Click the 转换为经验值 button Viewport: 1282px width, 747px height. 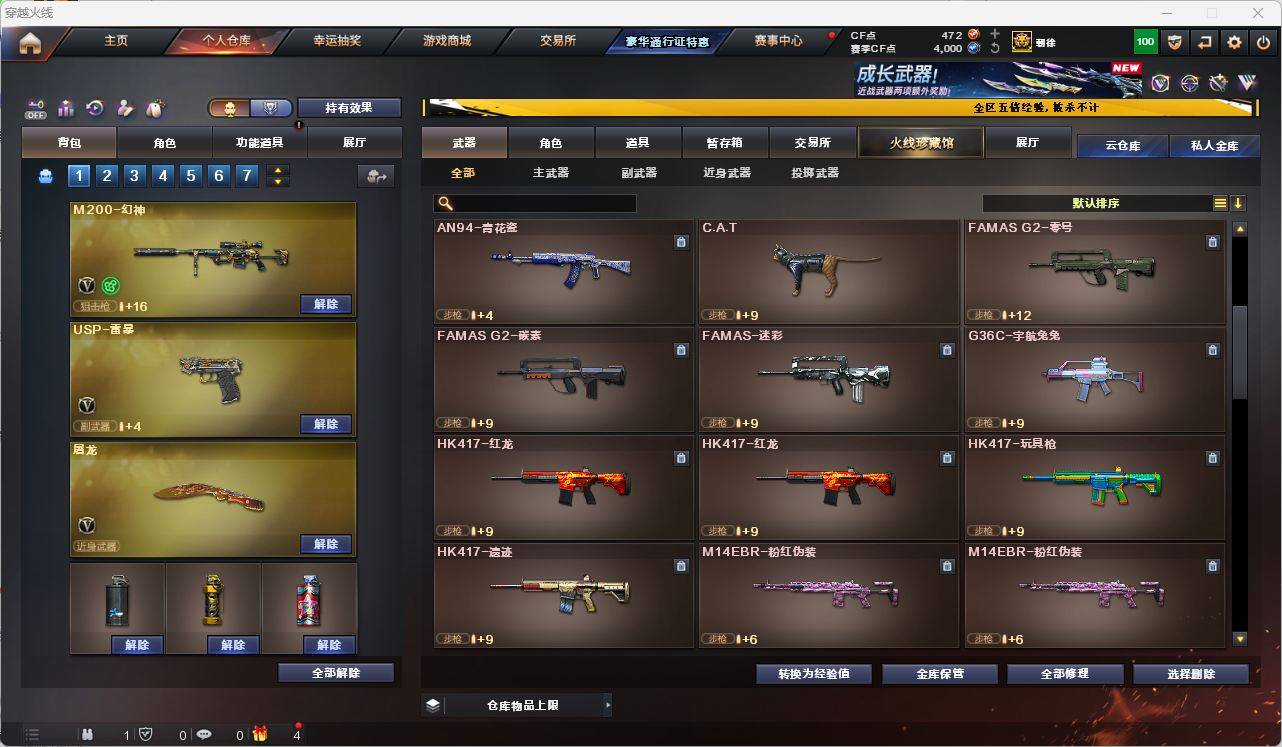[x=814, y=673]
